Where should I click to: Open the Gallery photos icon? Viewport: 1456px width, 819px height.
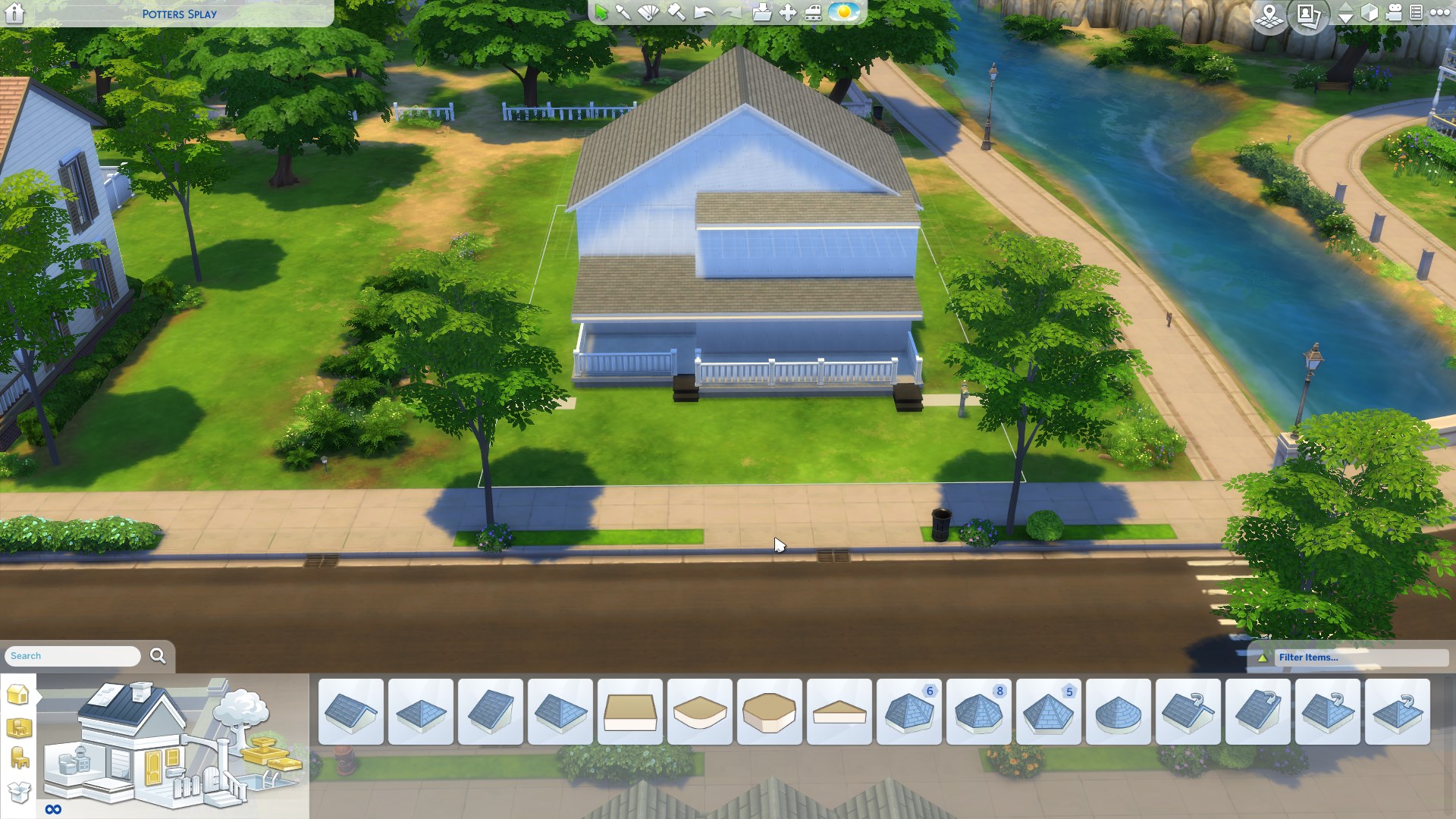pyautogui.click(x=1309, y=14)
